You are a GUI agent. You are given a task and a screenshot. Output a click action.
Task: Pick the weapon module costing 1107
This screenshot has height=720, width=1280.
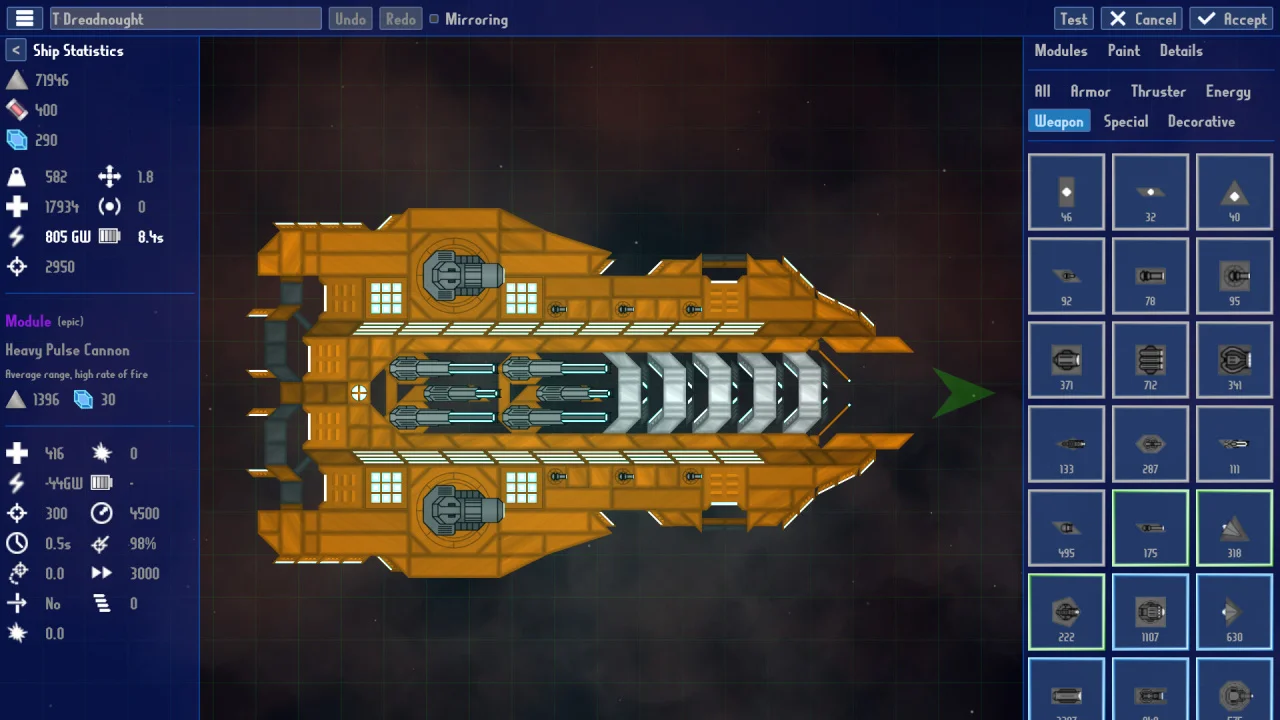click(x=1150, y=612)
